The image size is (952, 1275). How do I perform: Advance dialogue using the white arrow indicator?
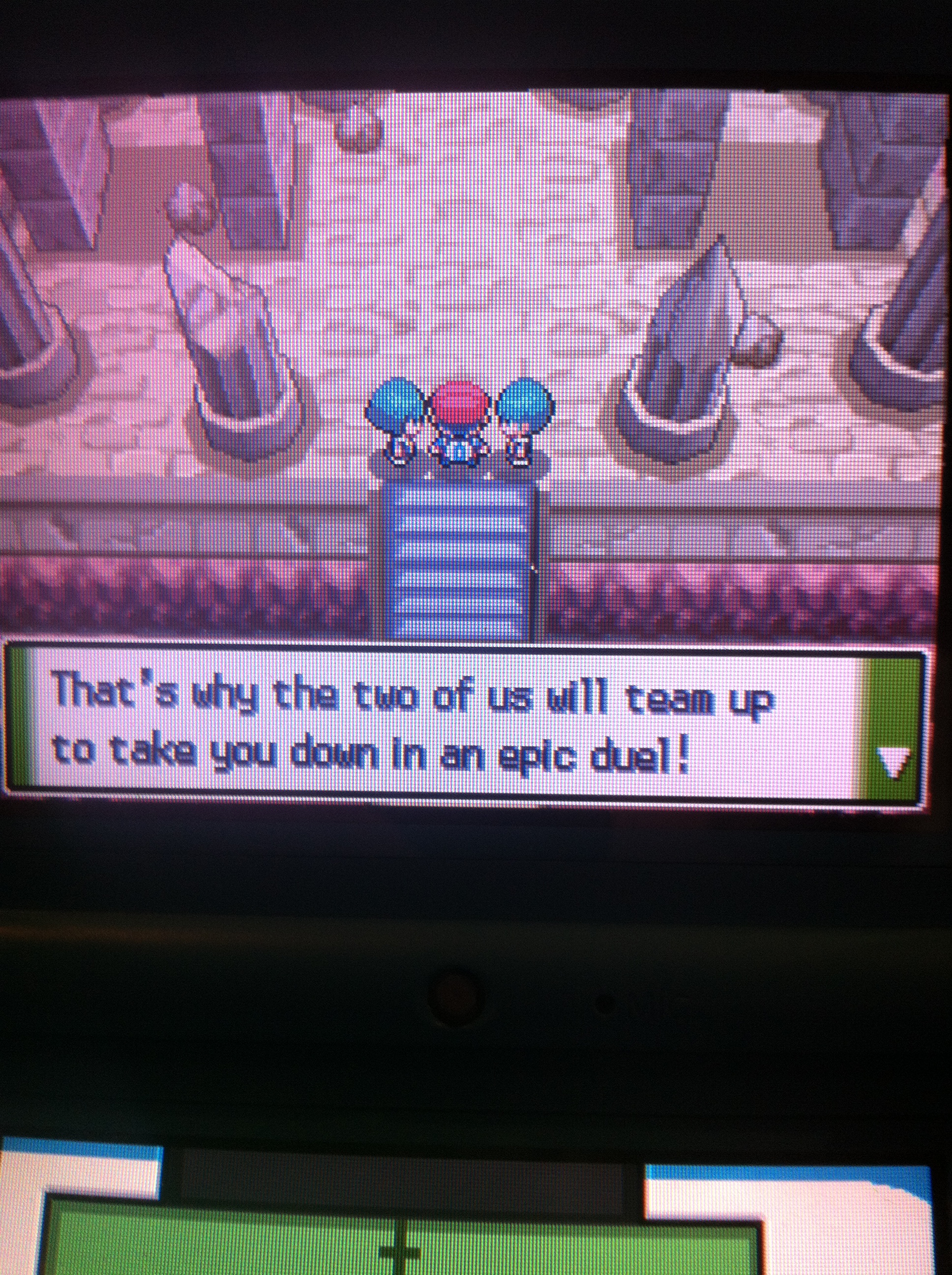(x=892, y=764)
